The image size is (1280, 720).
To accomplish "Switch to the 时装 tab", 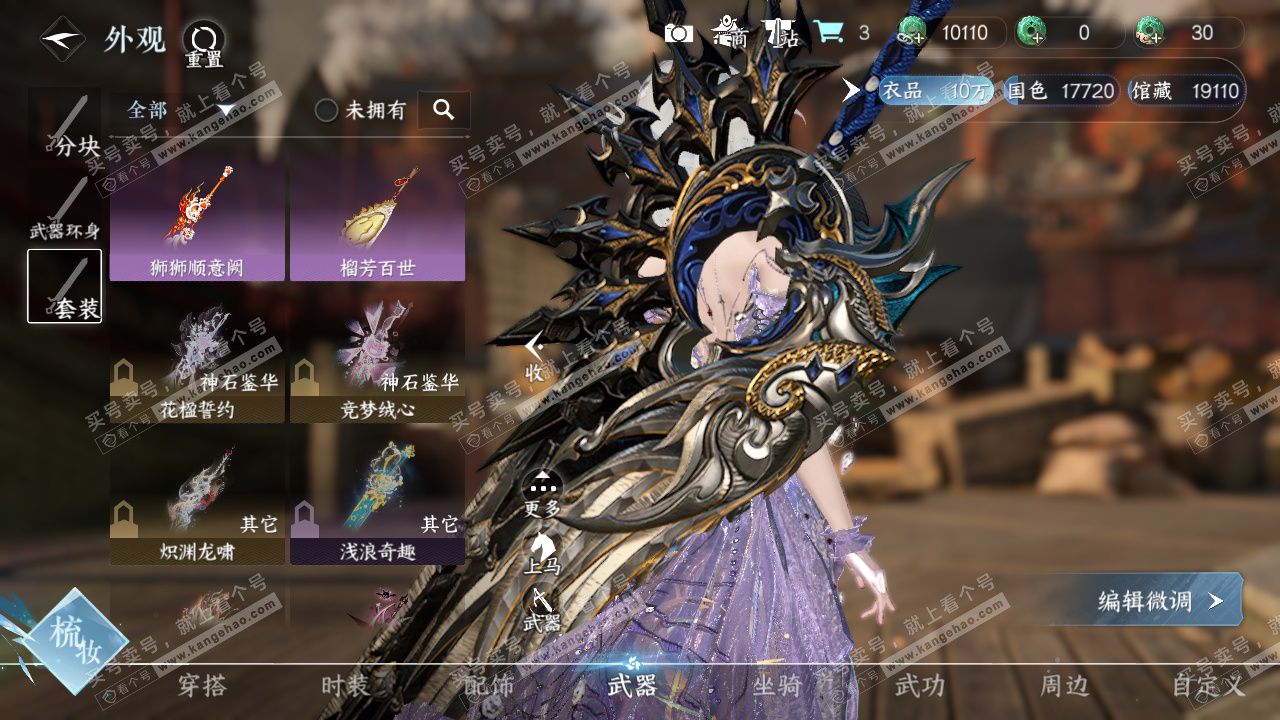I will click(346, 686).
